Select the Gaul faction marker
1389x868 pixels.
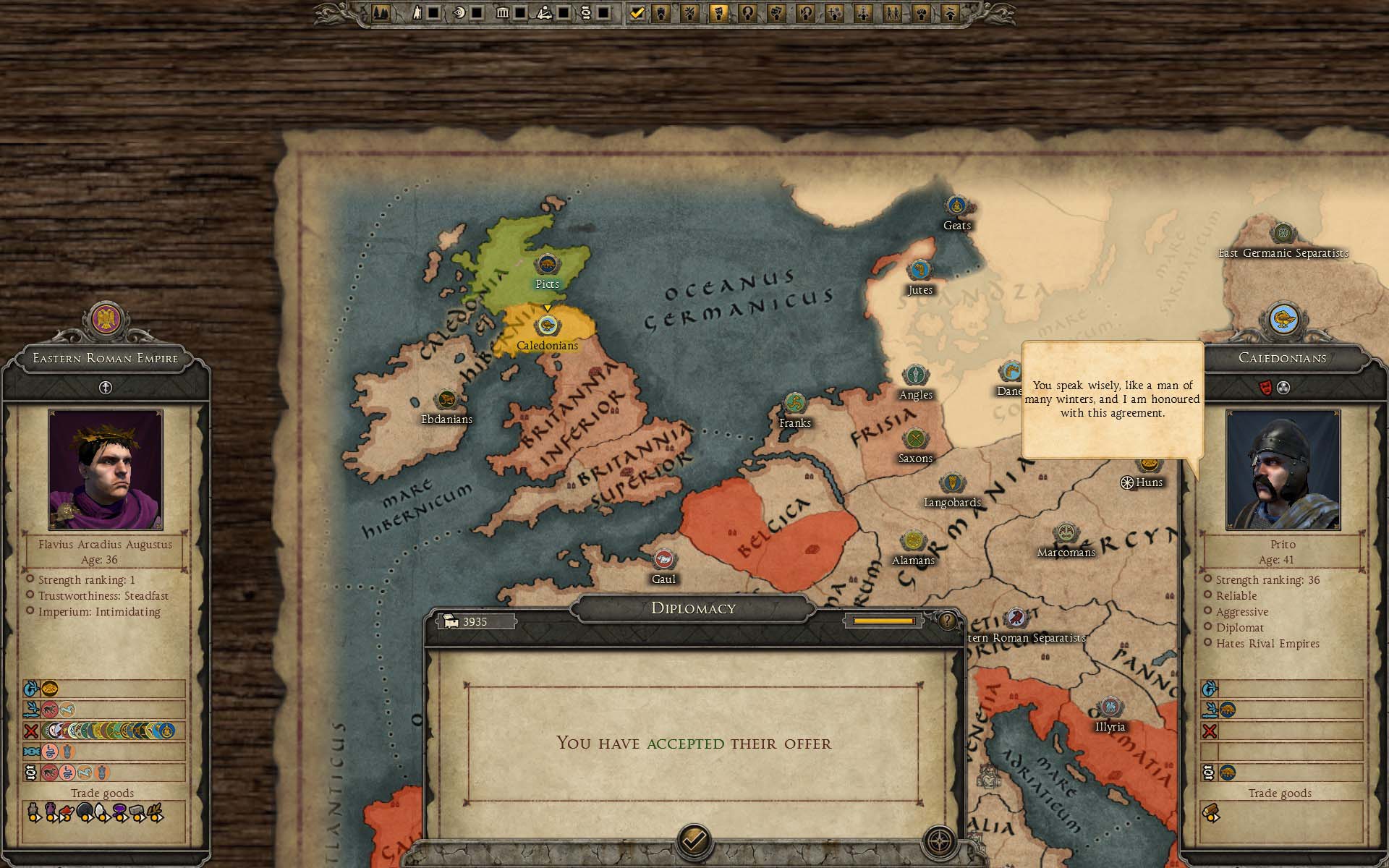tap(663, 559)
